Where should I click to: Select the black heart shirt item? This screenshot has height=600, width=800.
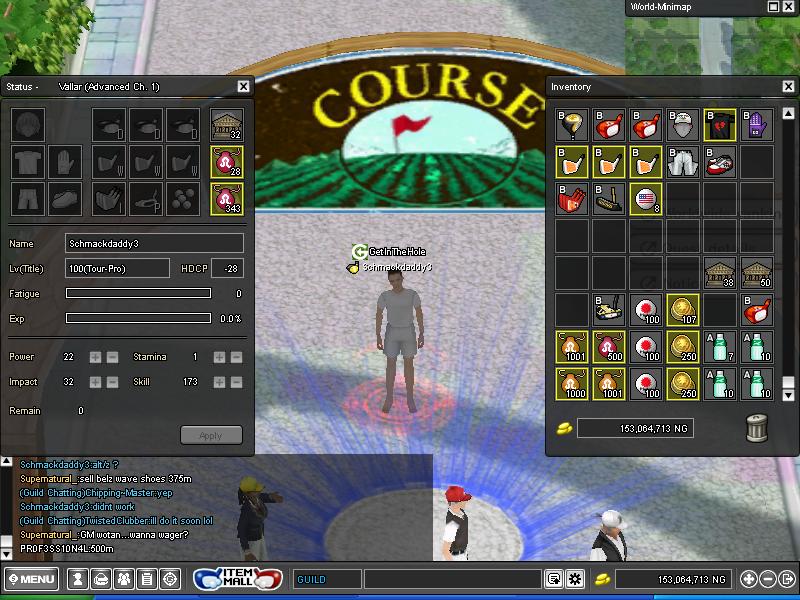(720, 125)
